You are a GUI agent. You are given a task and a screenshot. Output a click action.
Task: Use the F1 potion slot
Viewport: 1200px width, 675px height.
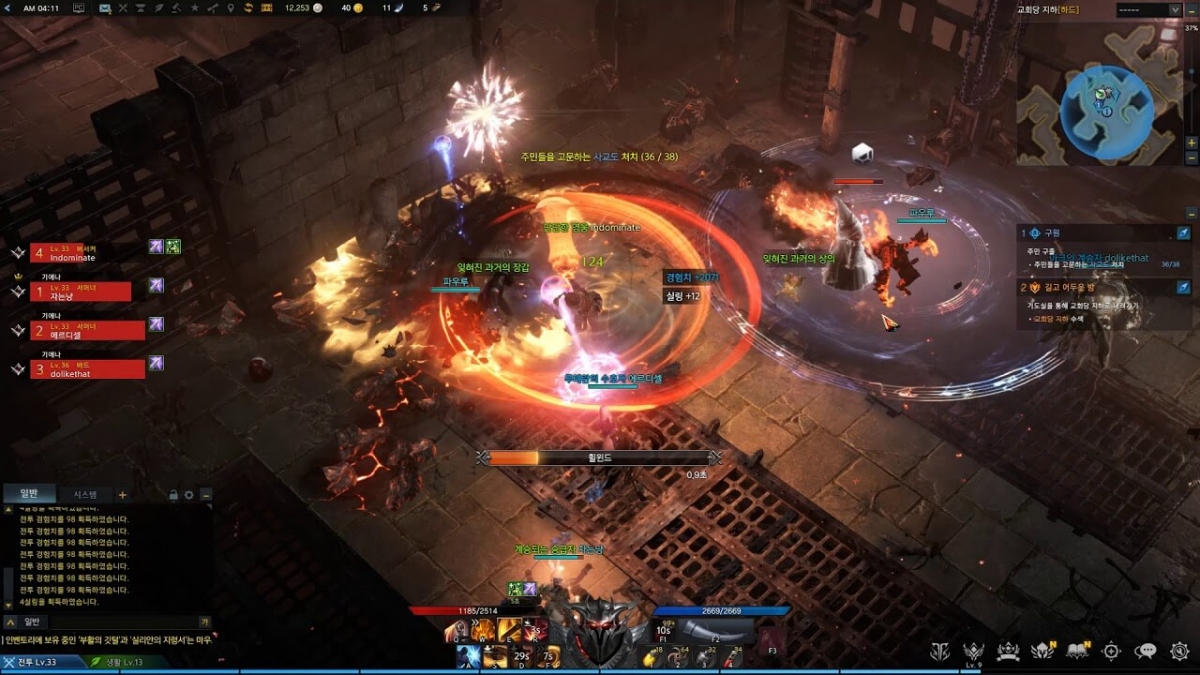[663, 630]
